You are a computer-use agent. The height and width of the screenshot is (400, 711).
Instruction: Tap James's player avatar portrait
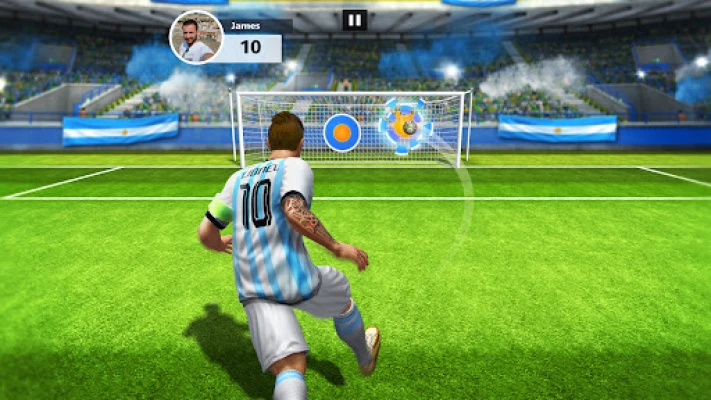pyautogui.click(x=196, y=38)
